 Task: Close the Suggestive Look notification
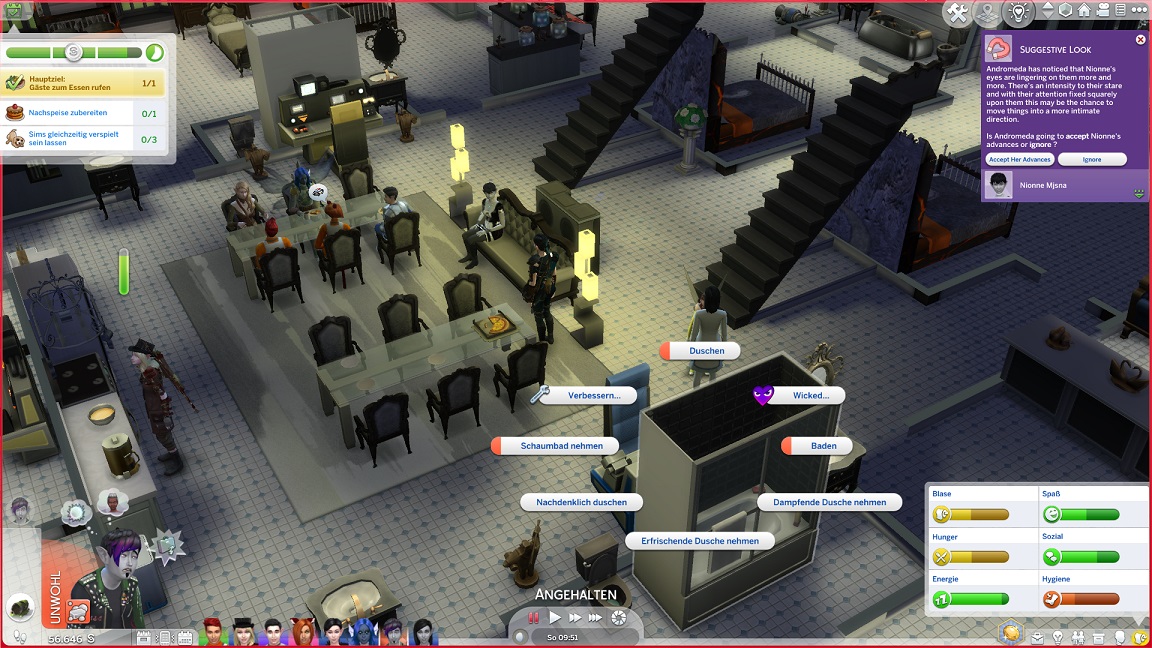(1140, 40)
